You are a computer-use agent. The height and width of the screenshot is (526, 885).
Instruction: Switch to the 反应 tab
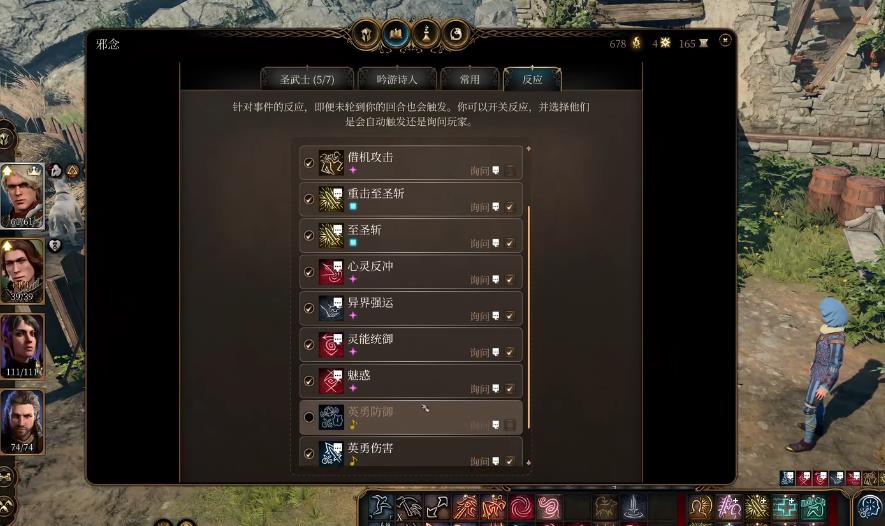[532, 79]
